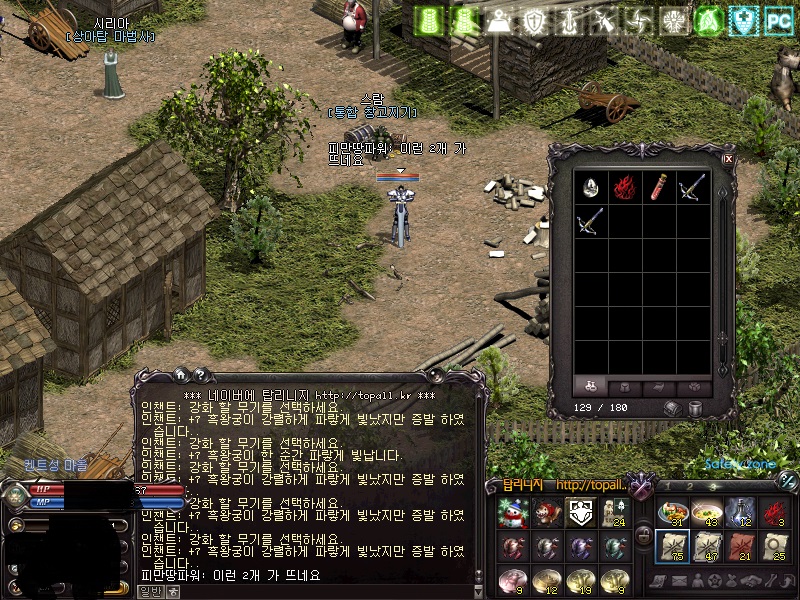Use the blue potion flask stacked 12
Viewport: 800px width, 600px height.
pyautogui.click(x=740, y=512)
